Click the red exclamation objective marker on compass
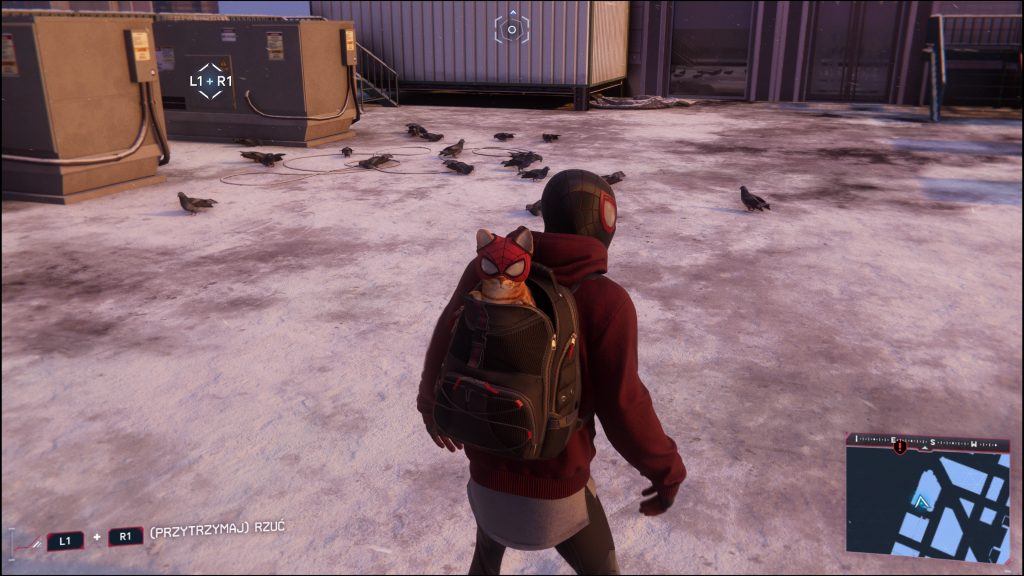Viewport: 1024px width, 576px height. pos(900,446)
